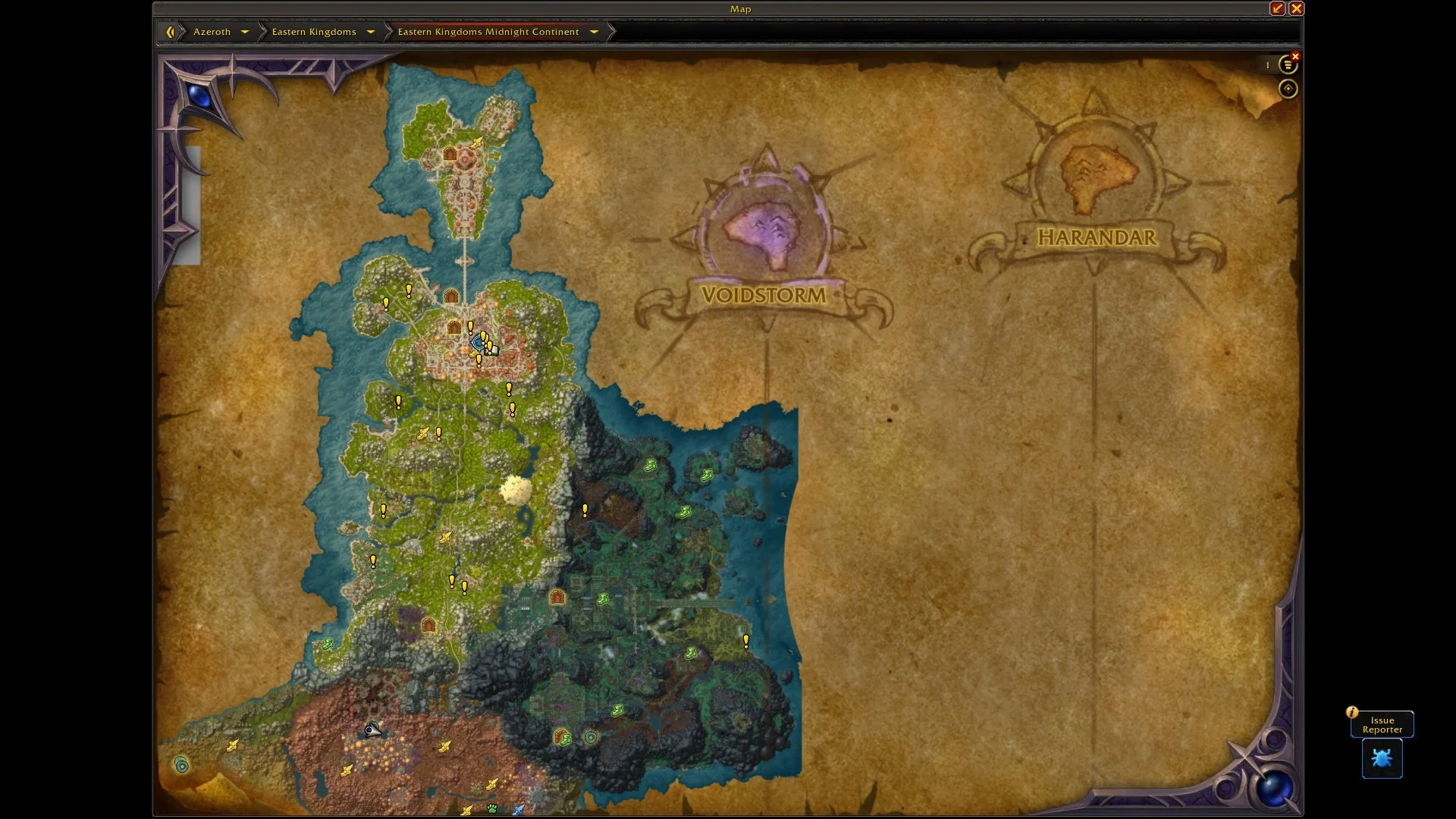Image resolution: width=1456 pixels, height=819 pixels.
Task: Click the back navigation arrow beside the breadcrumbs
Action: pyautogui.click(x=170, y=31)
